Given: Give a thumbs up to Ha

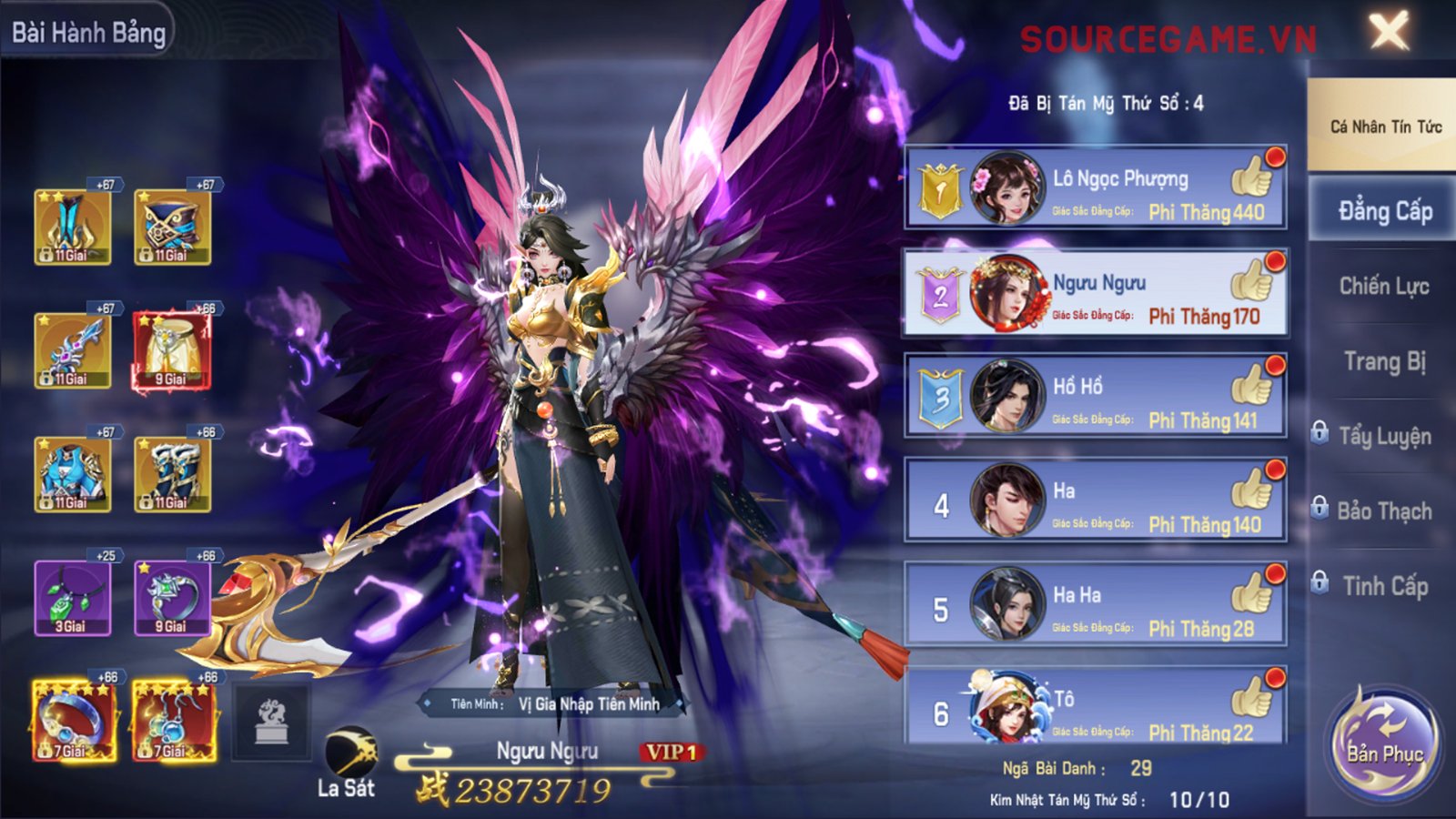Looking at the screenshot, I should (x=1253, y=489).
